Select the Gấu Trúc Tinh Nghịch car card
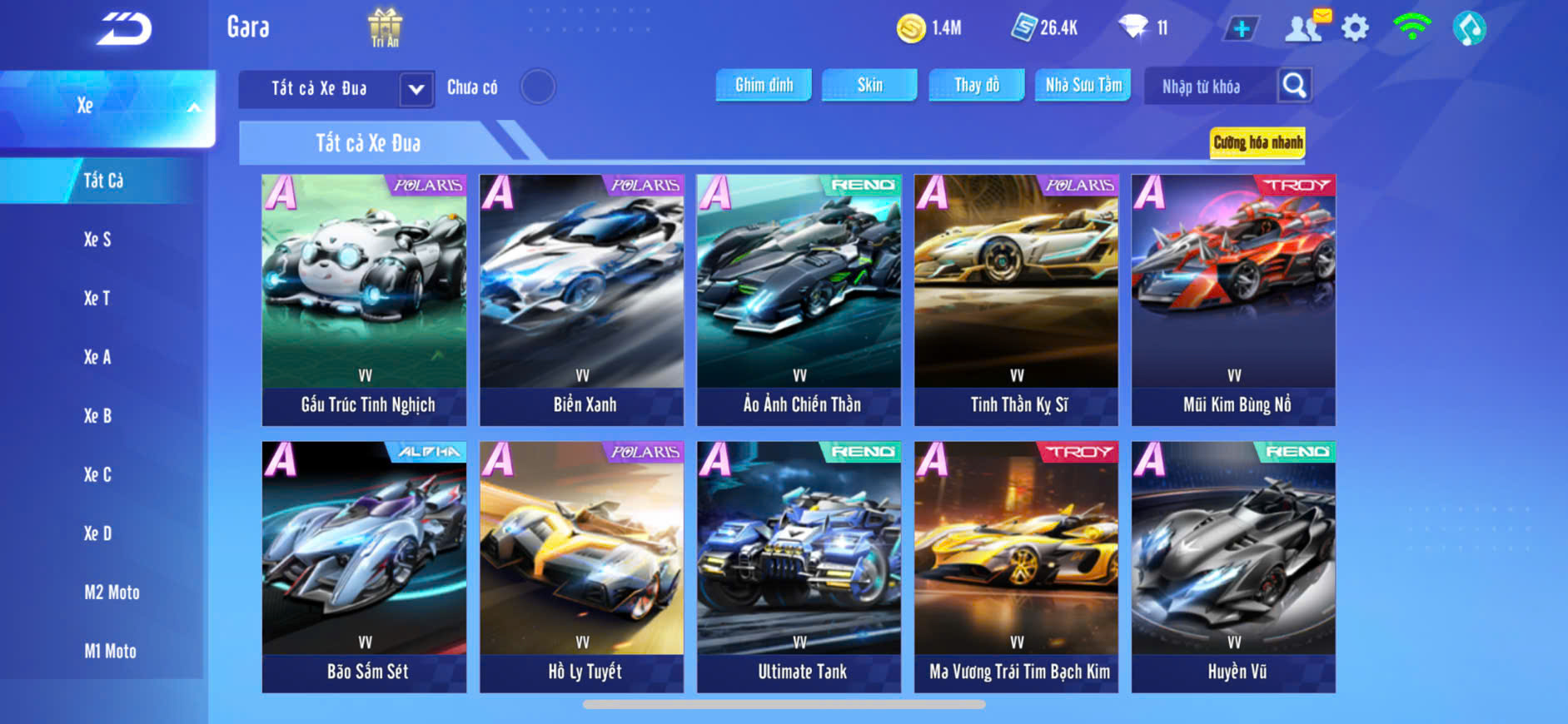This screenshot has width=1568, height=724. tap(364, 300)
